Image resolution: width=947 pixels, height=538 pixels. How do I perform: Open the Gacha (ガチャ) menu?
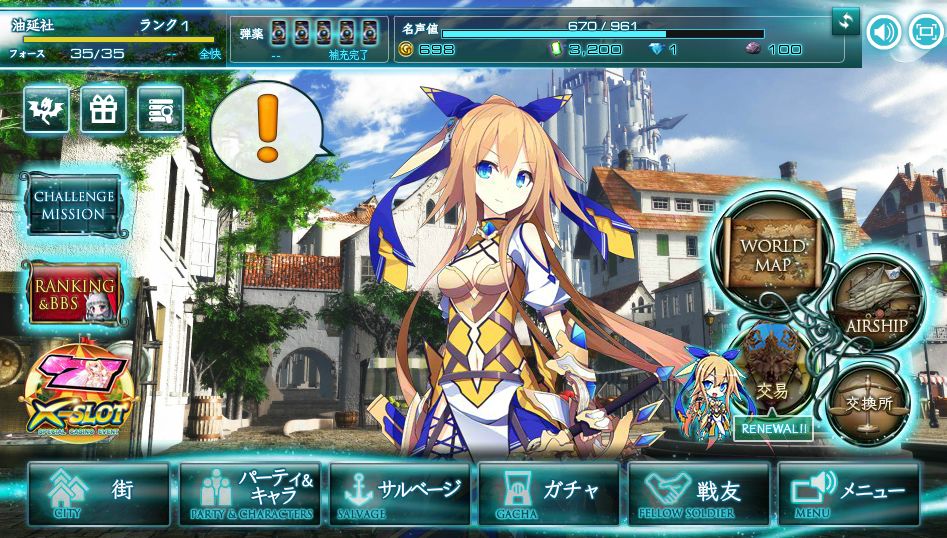coord(550,494)
